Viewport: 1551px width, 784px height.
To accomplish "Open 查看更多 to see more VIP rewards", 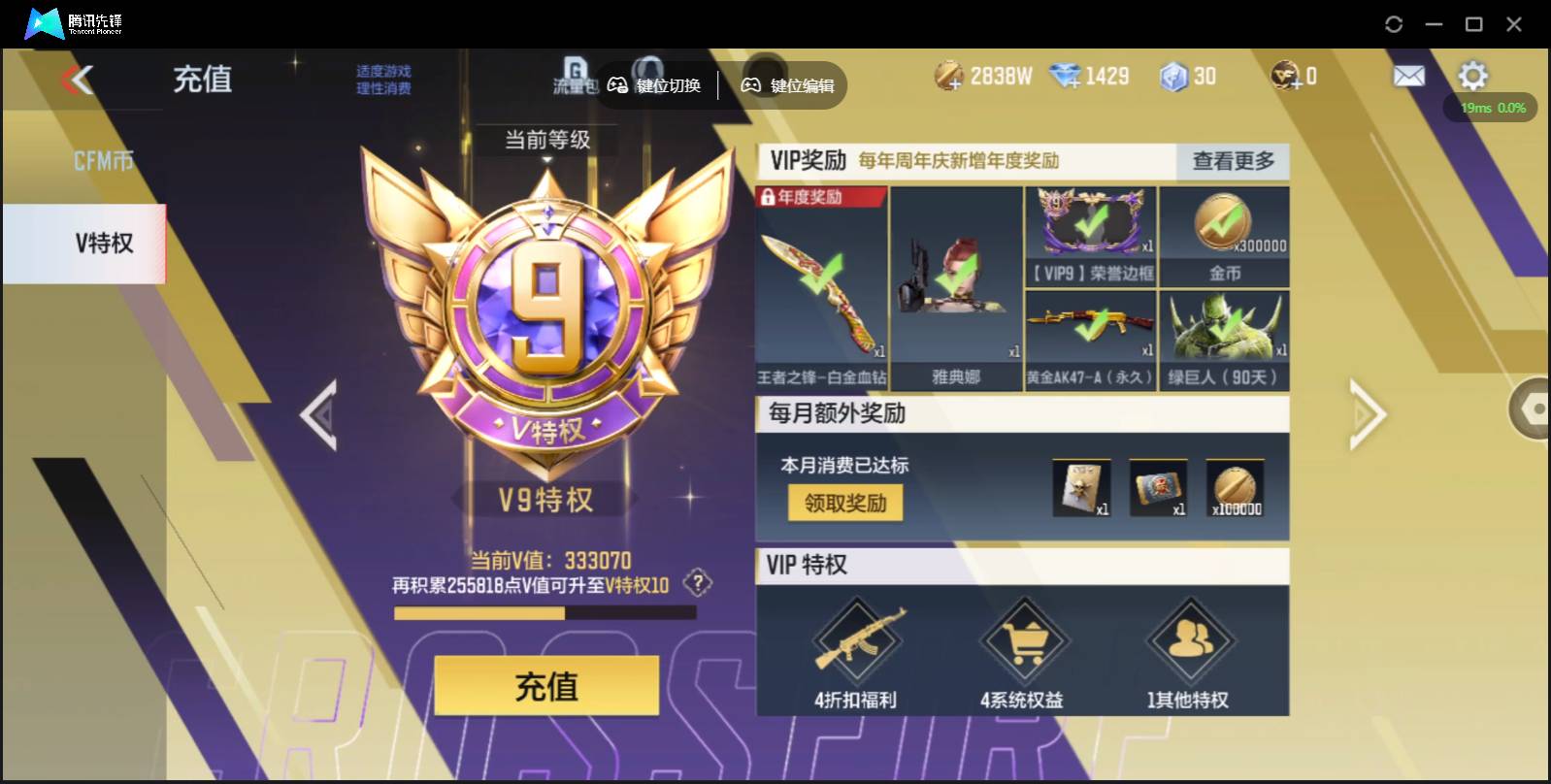I will (1234, 162).
